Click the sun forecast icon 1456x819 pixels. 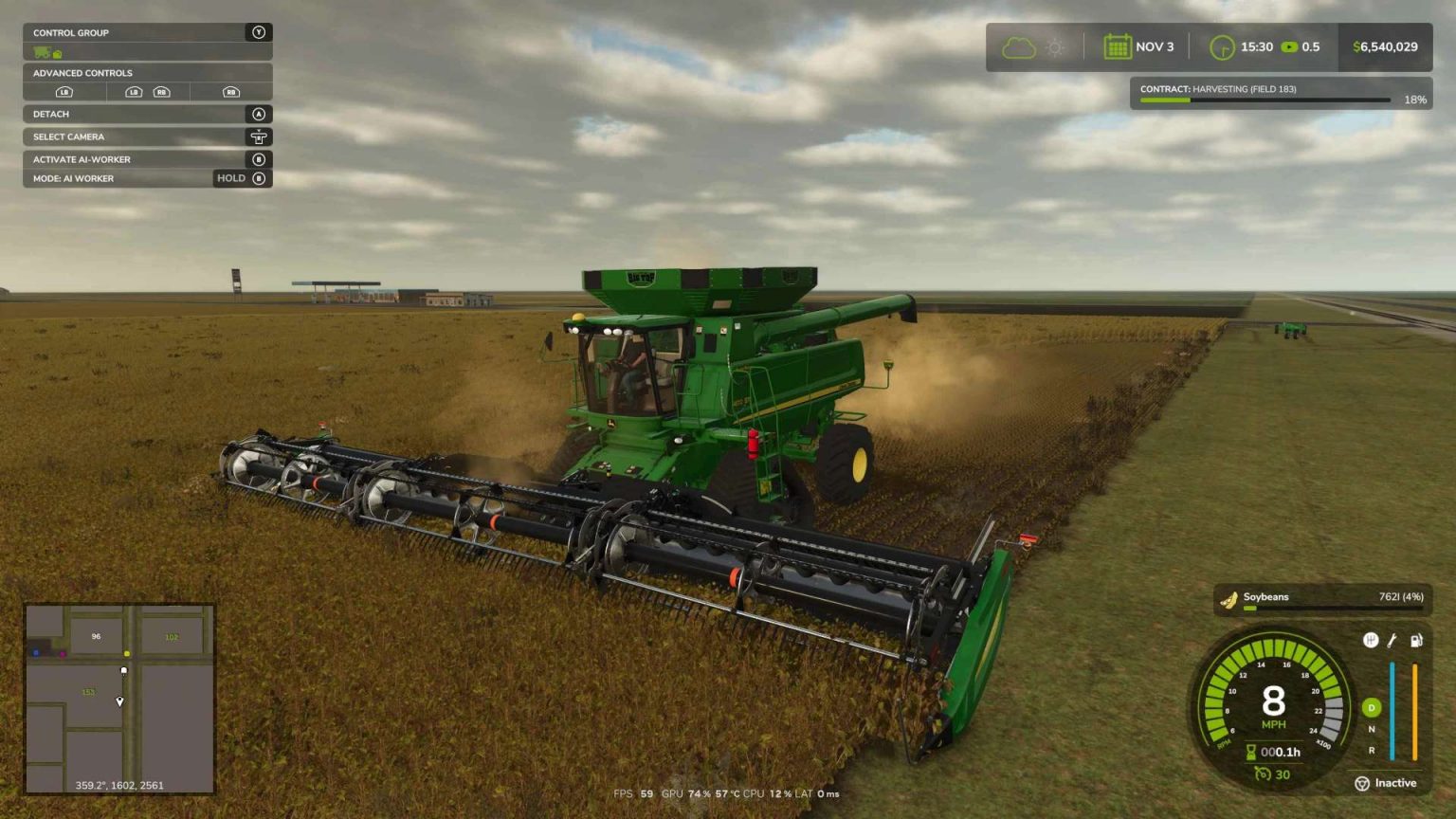[1055, 45]
